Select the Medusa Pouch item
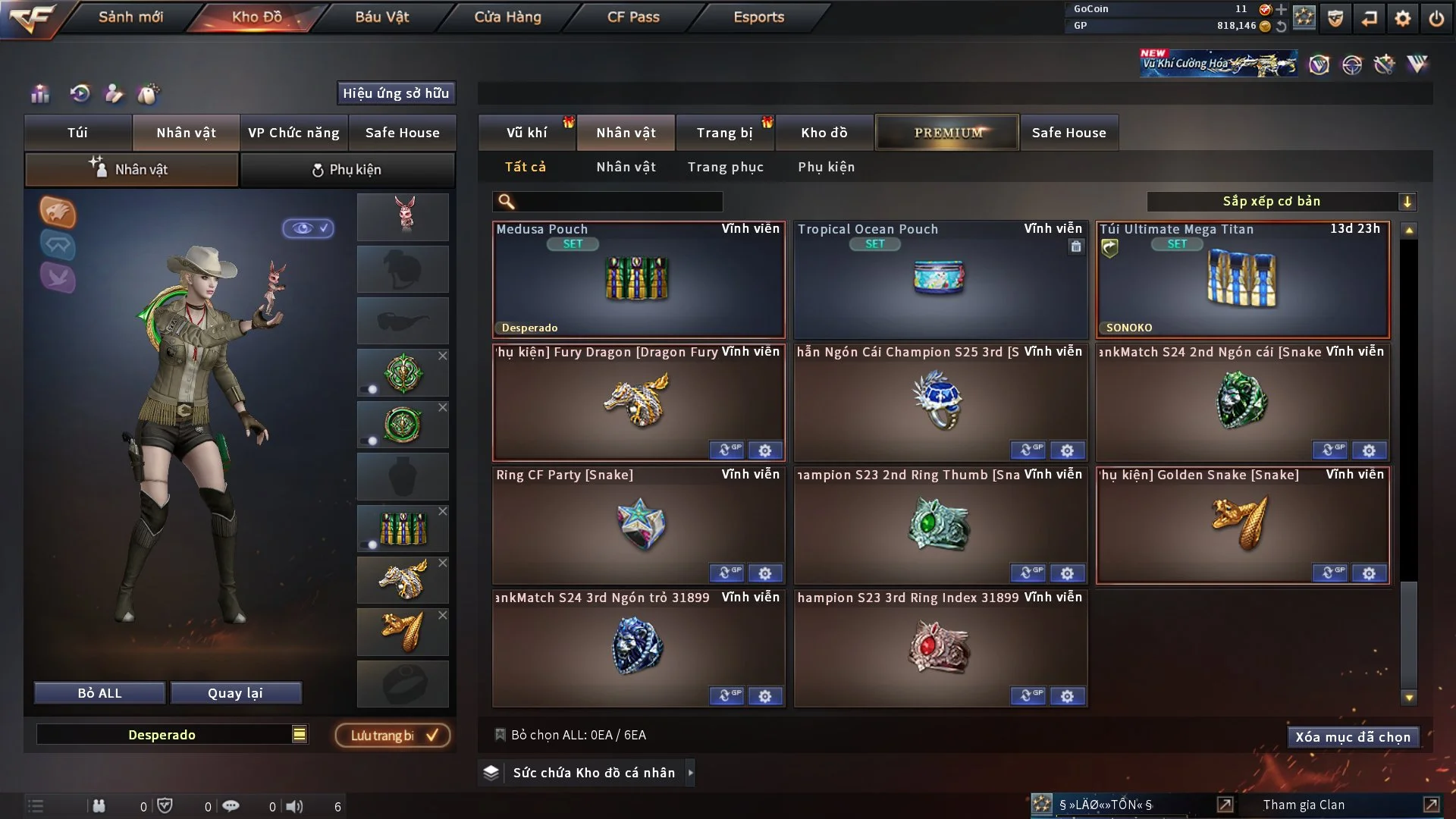This screenshot has height=819, width=1456. 638,280
